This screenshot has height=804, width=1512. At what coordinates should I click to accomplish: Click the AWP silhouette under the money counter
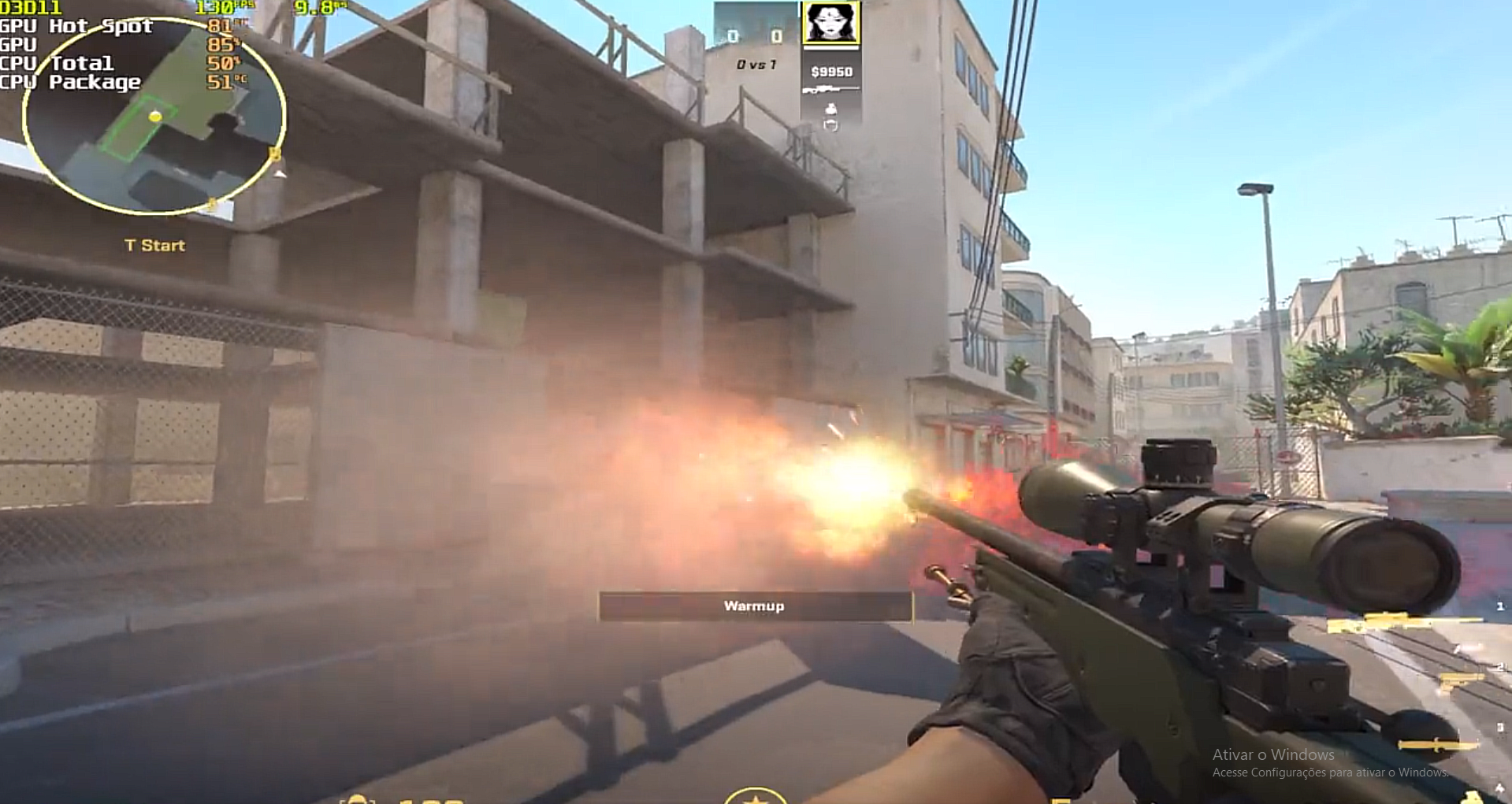click(831, 89)
